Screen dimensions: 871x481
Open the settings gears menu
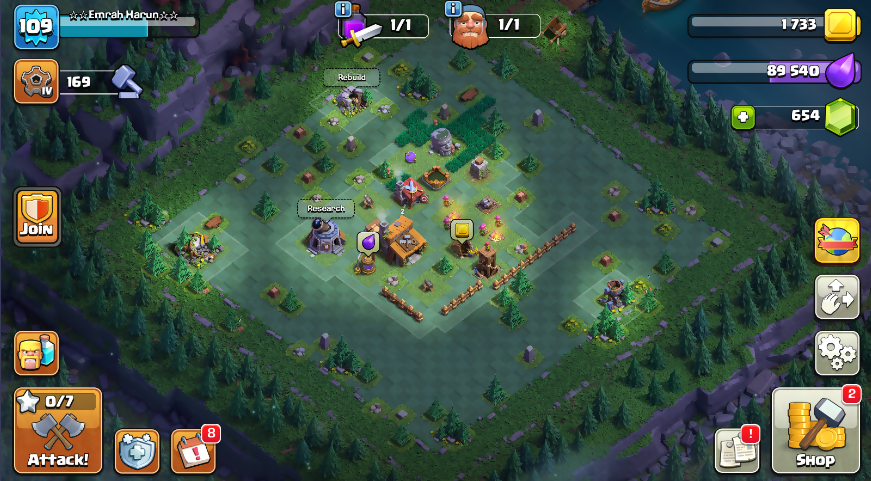tap(837, 352)
